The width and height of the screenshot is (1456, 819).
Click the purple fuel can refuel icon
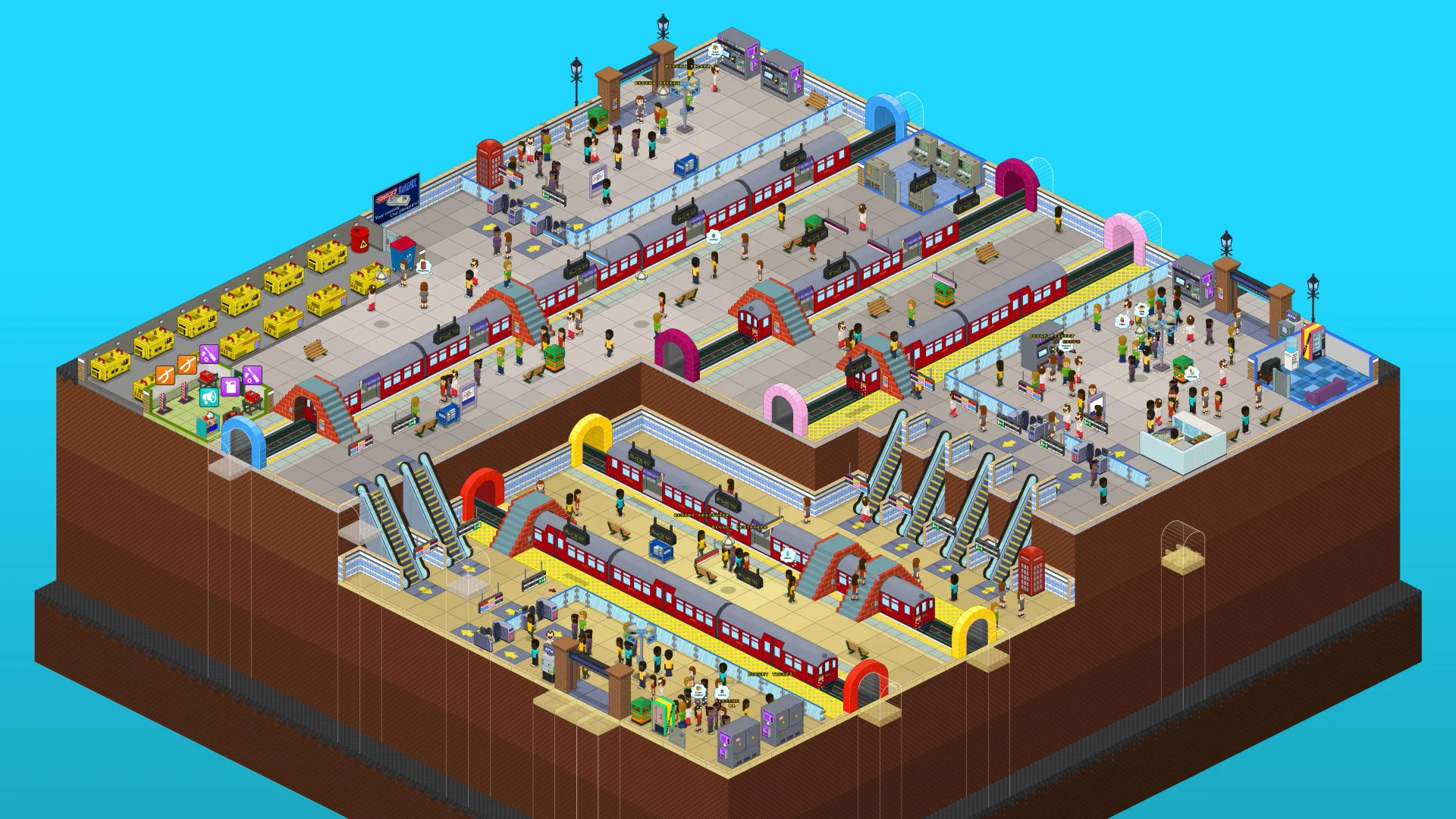coord(230,387)
